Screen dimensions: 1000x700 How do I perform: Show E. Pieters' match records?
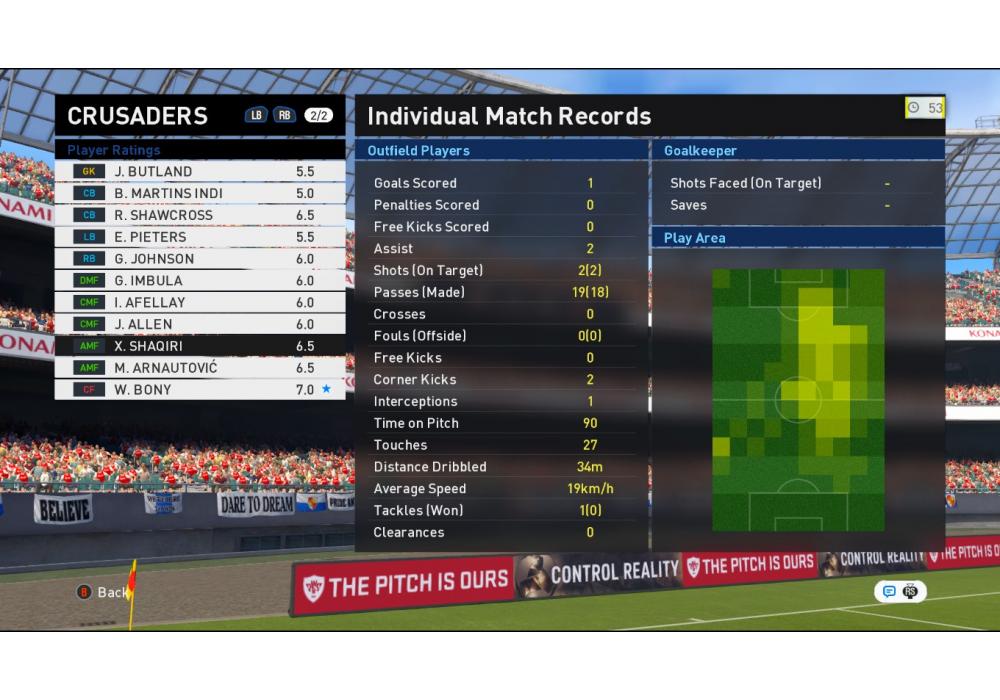pos(200,237)
